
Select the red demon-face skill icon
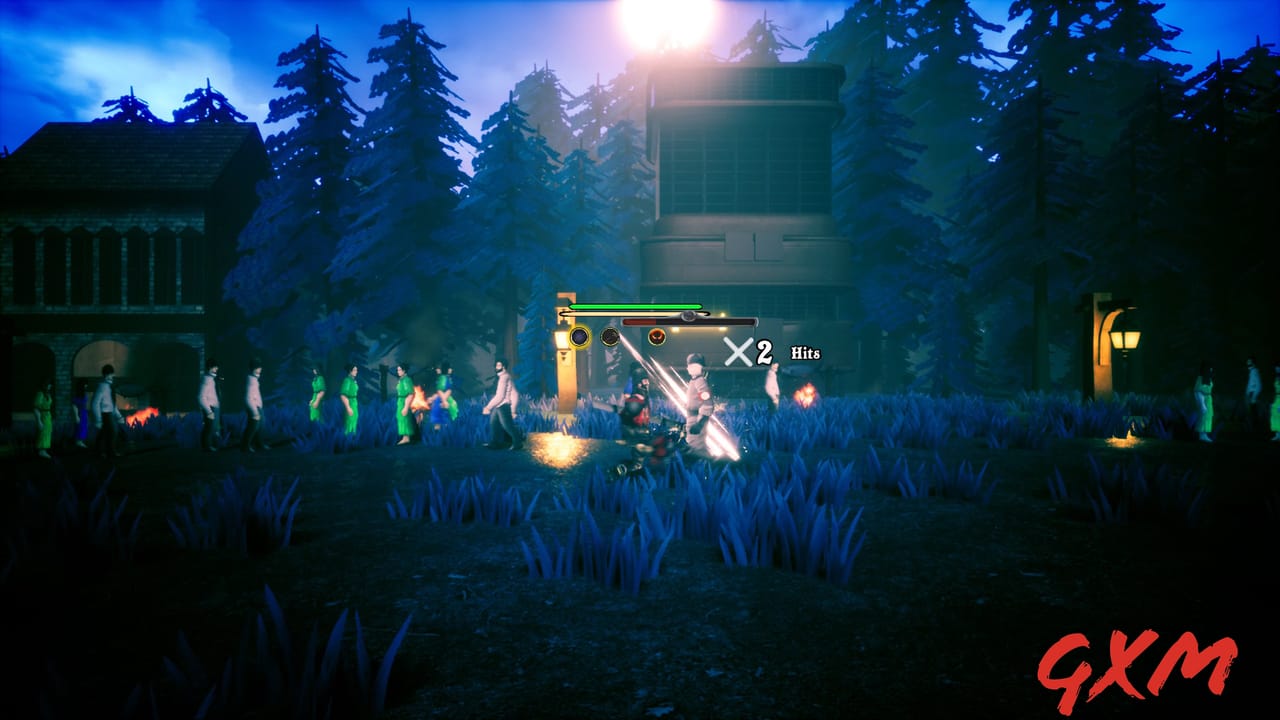(x=656, y=336)
